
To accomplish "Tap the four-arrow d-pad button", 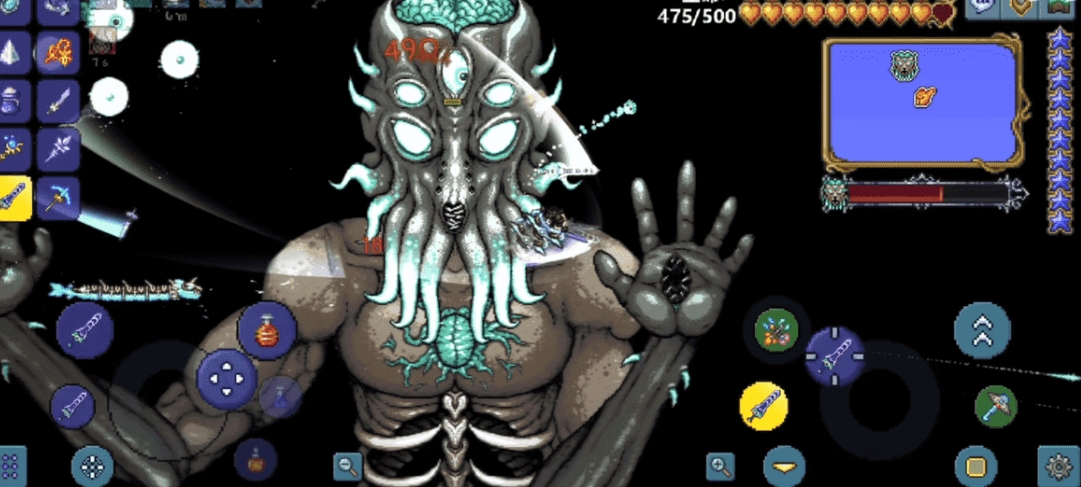I will [227, 377].
